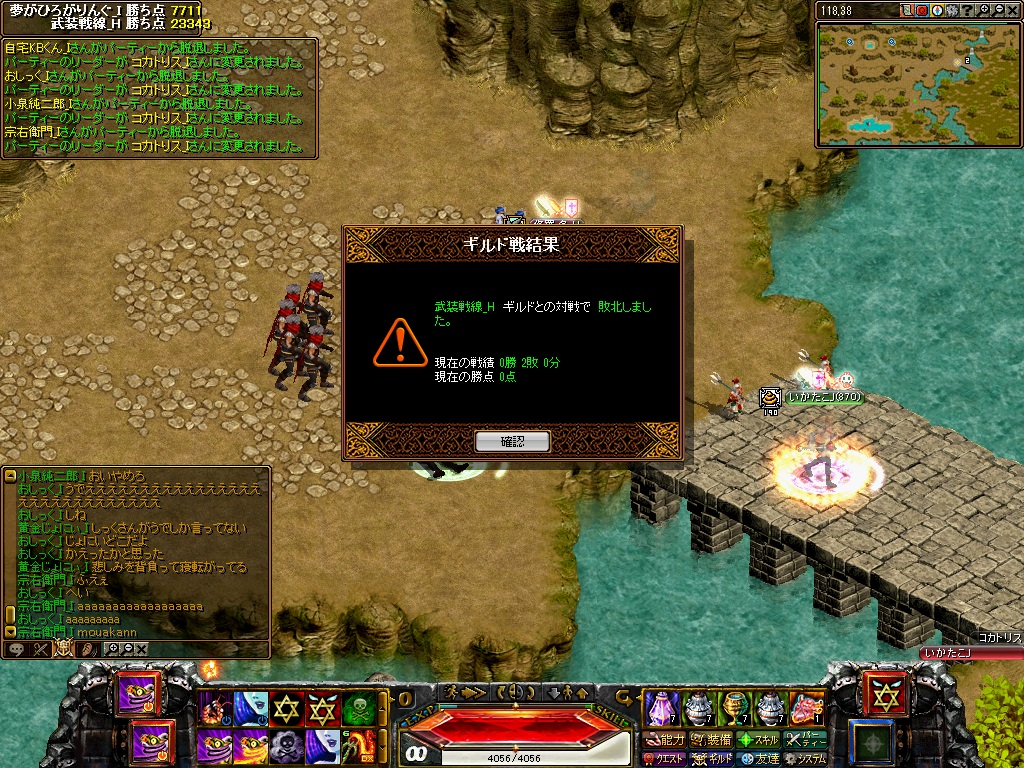Open the システム (system) menu

(805, 759)
